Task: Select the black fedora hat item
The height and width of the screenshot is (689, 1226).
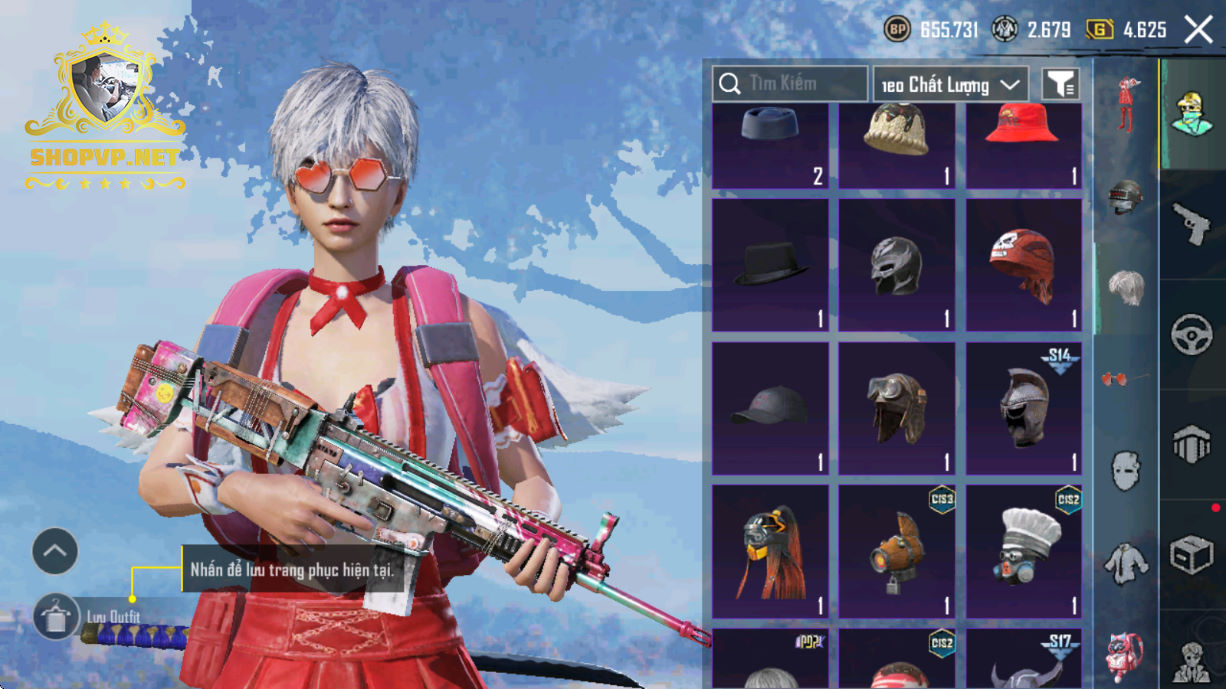Action: (770, 265)
